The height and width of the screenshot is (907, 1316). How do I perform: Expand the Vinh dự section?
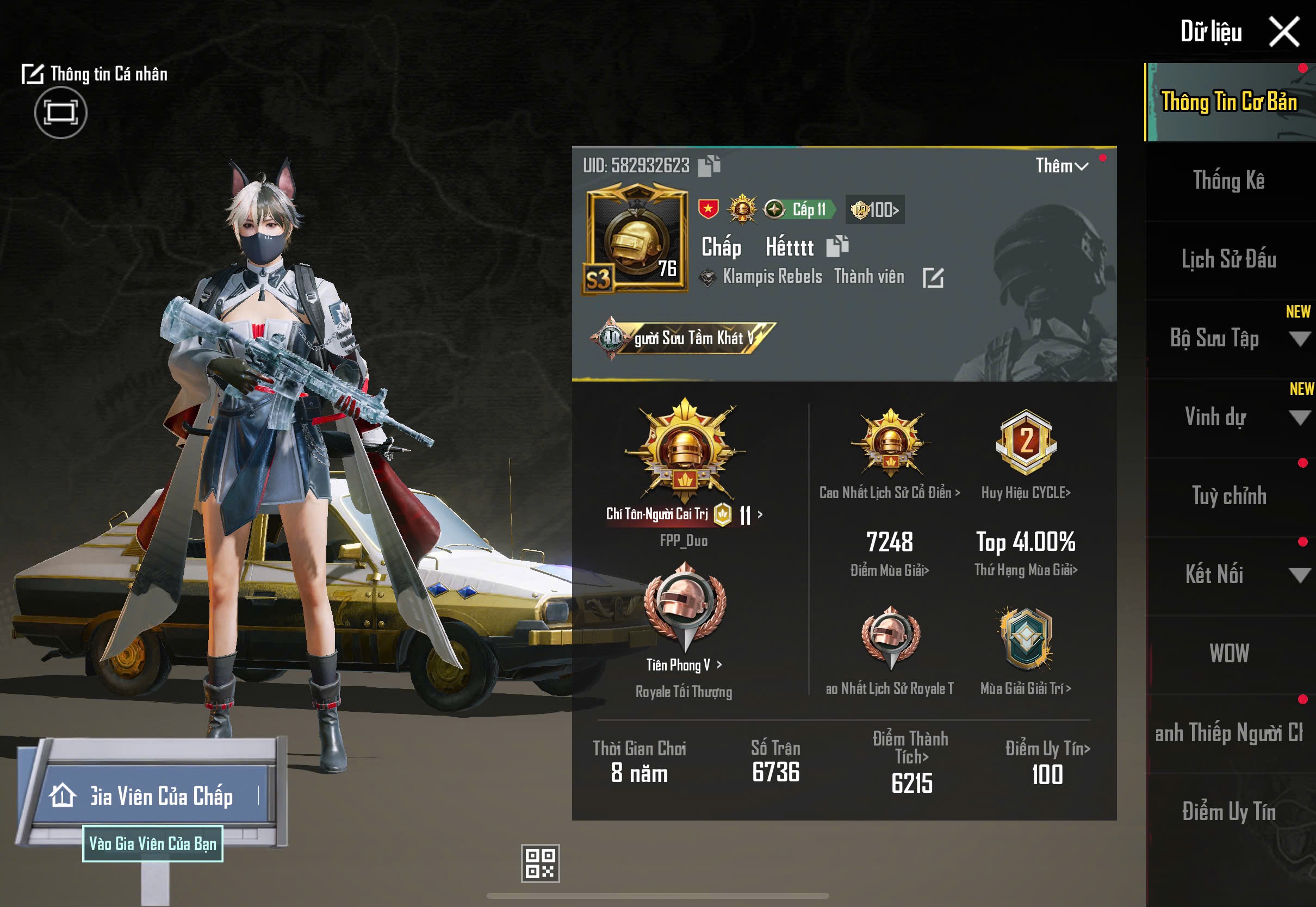click(x=1298, y=418)
